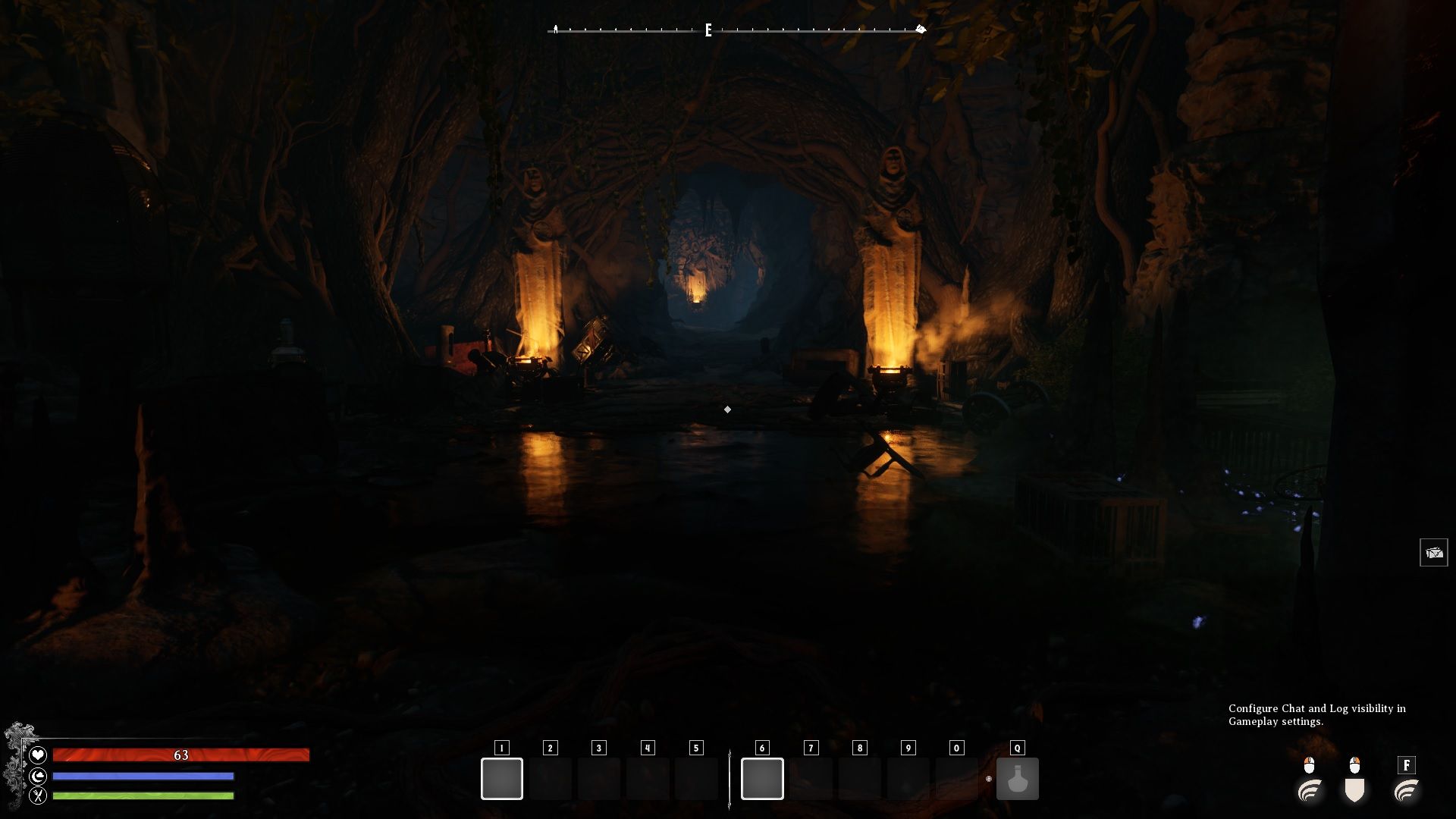Image resolution: width=1456 pixels, height=819 pixels.
Task: Click the potion flask in the Q slot
Action: pos(1017,780)
